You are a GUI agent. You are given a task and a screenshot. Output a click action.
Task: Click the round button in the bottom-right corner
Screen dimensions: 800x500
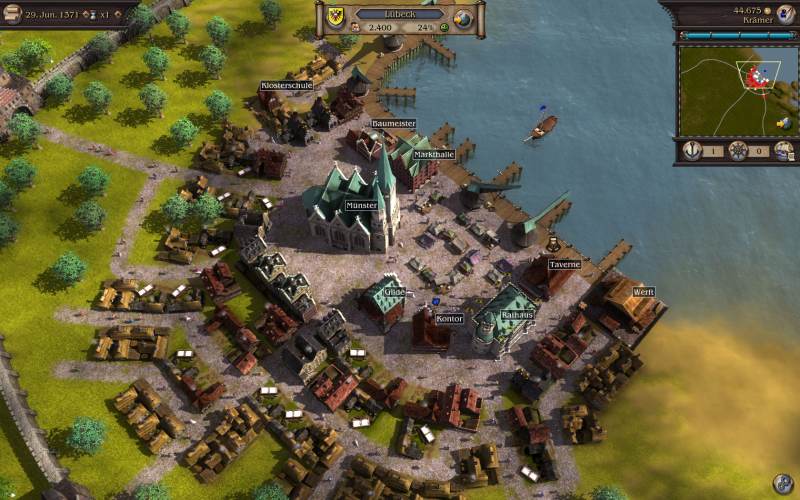click(783, 484)
